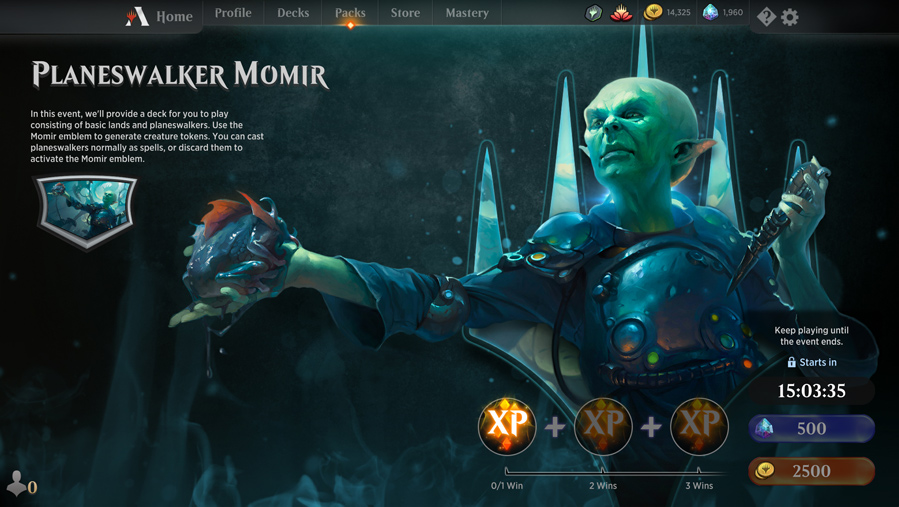Click the gems balance
This screenshot has width=899, height=507.
[723, 13]
